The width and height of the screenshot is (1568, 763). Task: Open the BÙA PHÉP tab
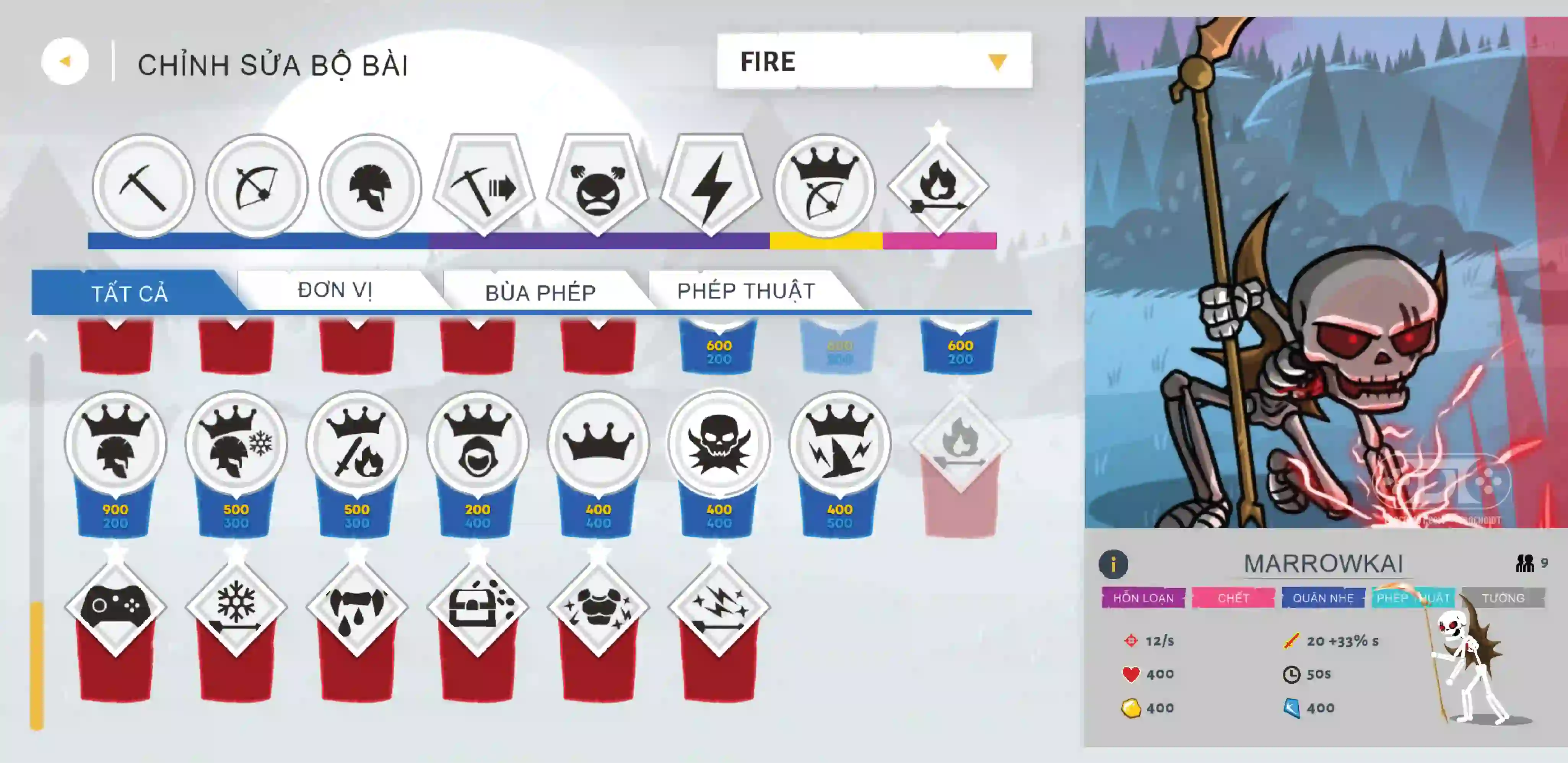click(540, 293)
